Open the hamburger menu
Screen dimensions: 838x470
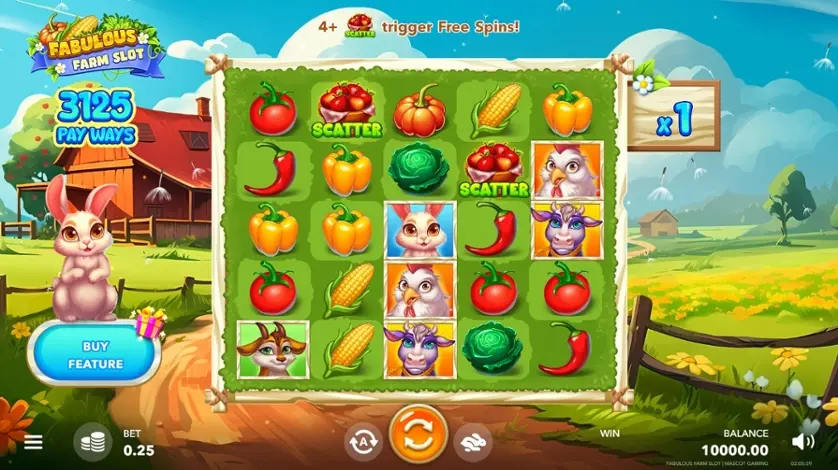coord(33,441)
